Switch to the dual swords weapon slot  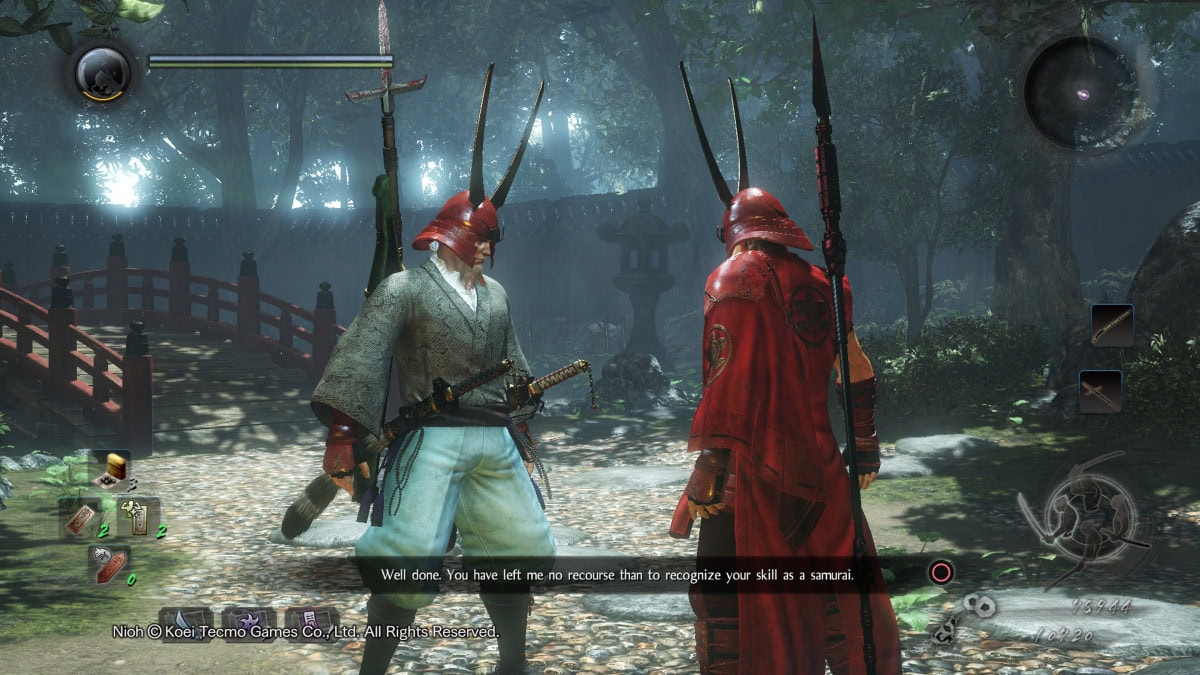[x=1100, y=391]
